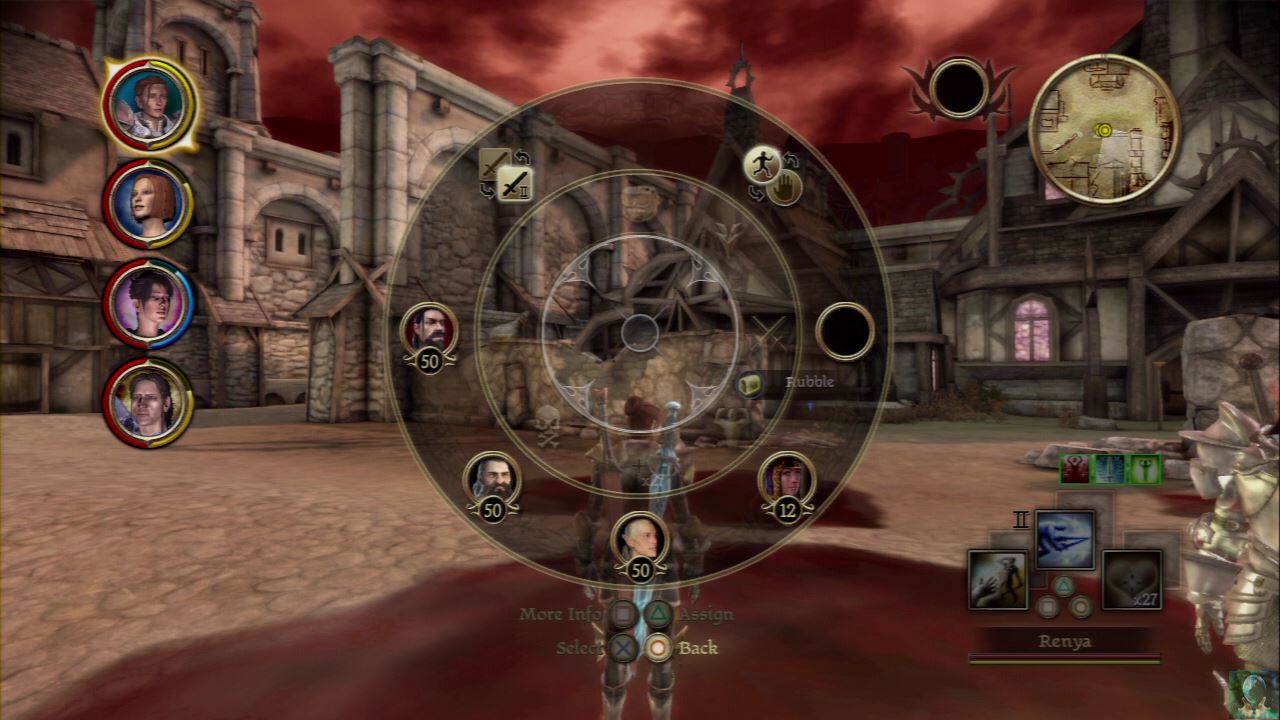Switch to the red-haired woman party member
This screenshot has height=720, width=1280.
147,203
